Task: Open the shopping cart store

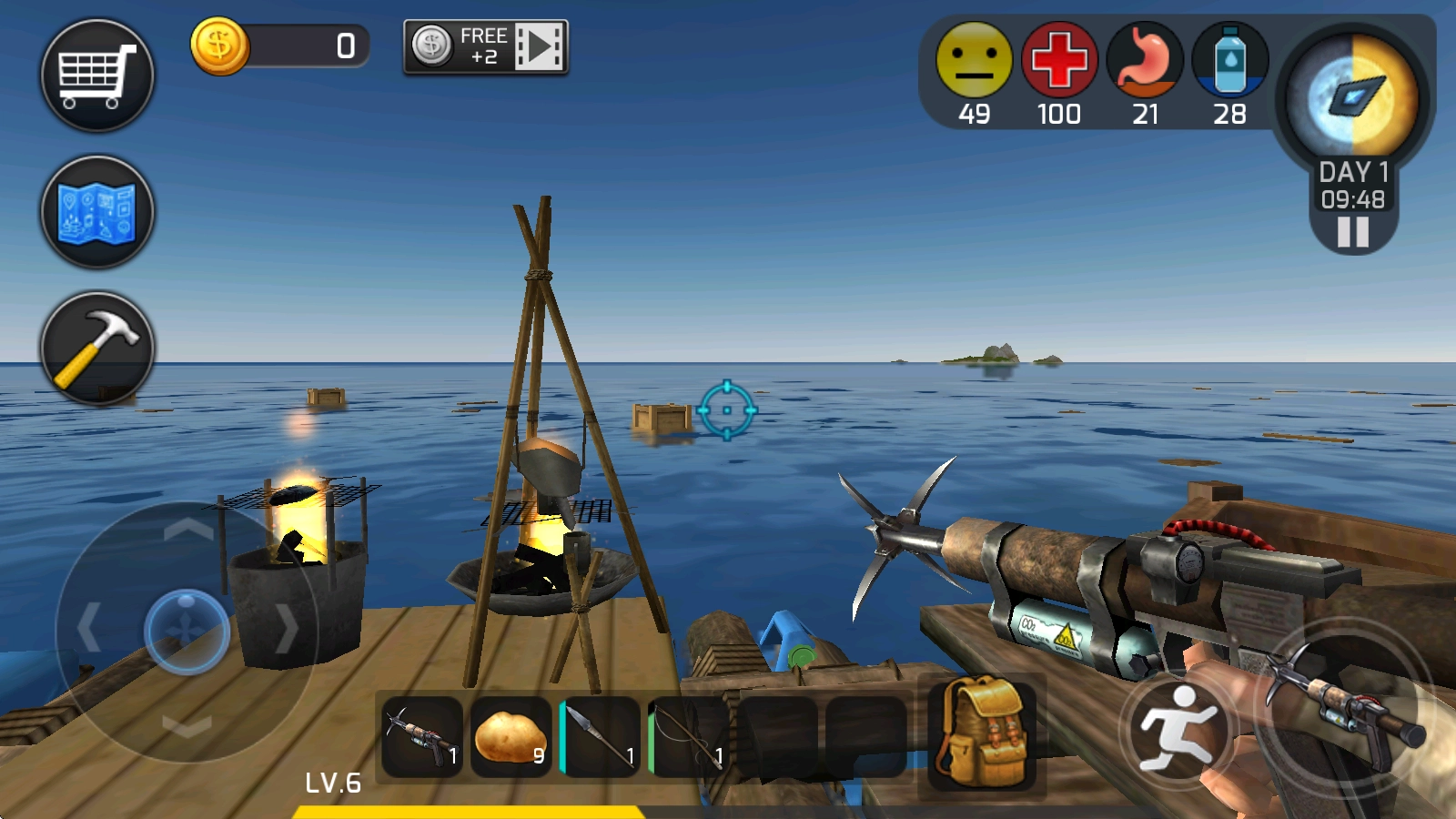Action: point(96,76)
